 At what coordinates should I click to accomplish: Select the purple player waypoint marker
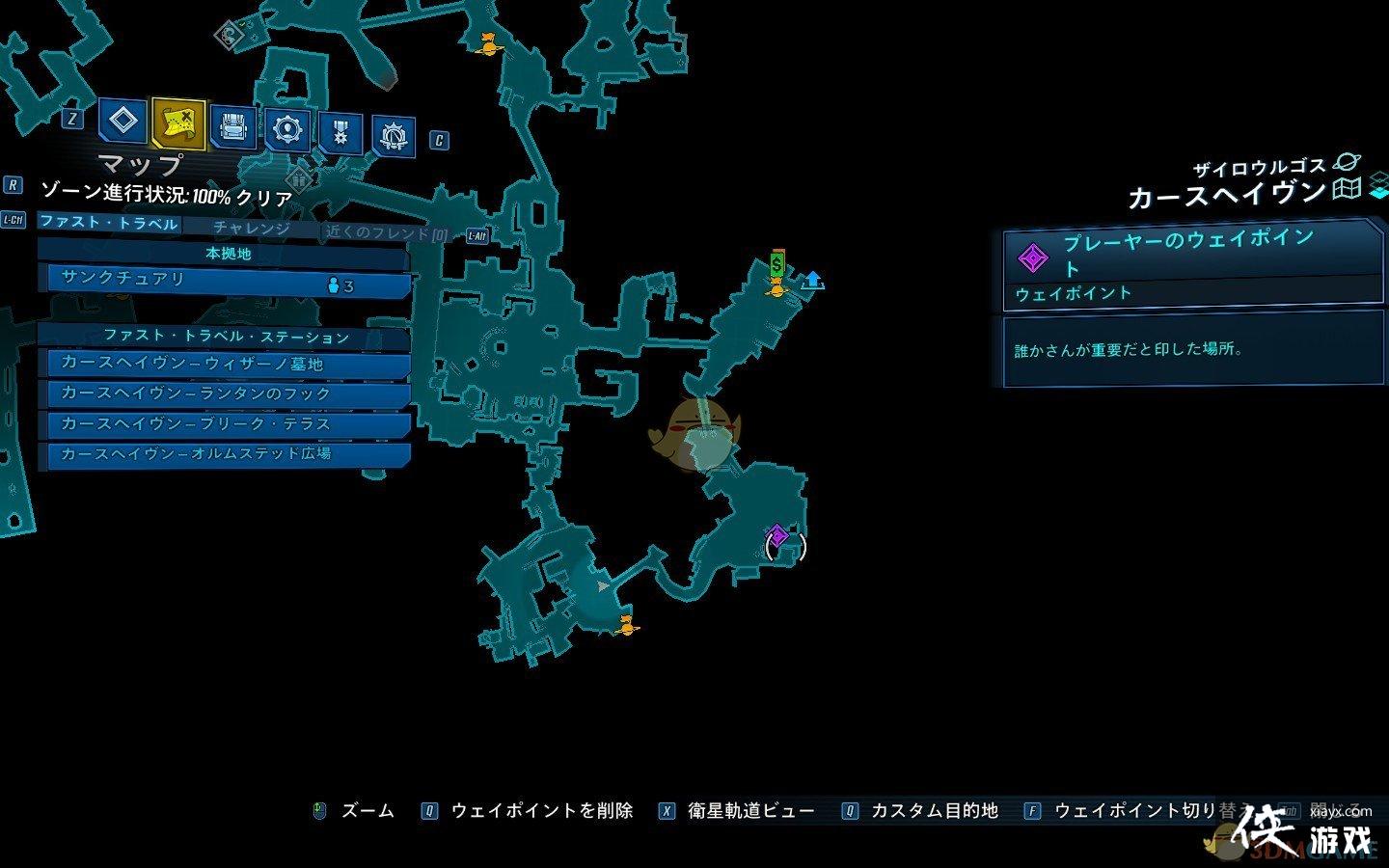[x=777, y=535]
